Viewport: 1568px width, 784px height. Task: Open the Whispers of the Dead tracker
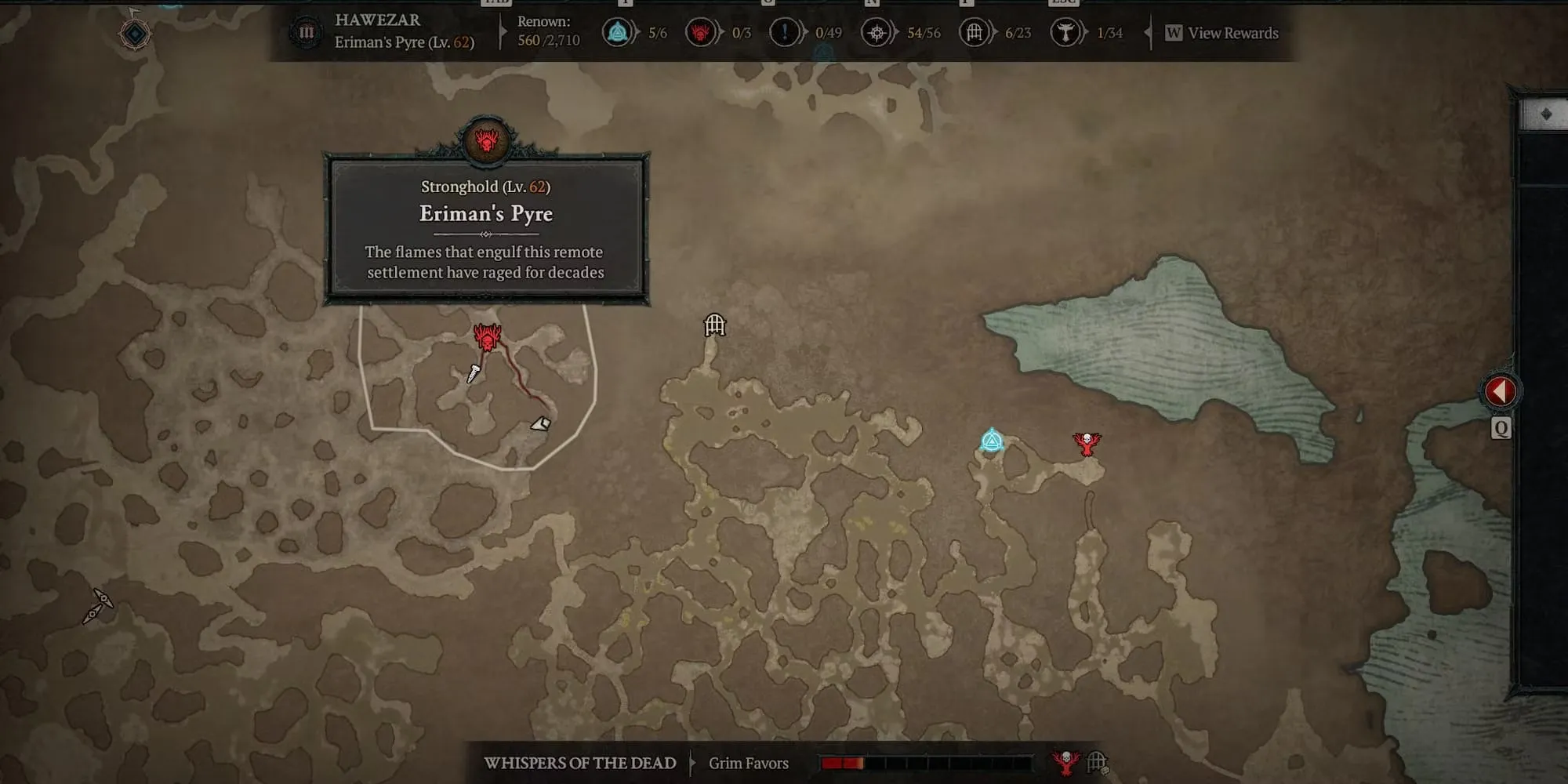[580, 763]
